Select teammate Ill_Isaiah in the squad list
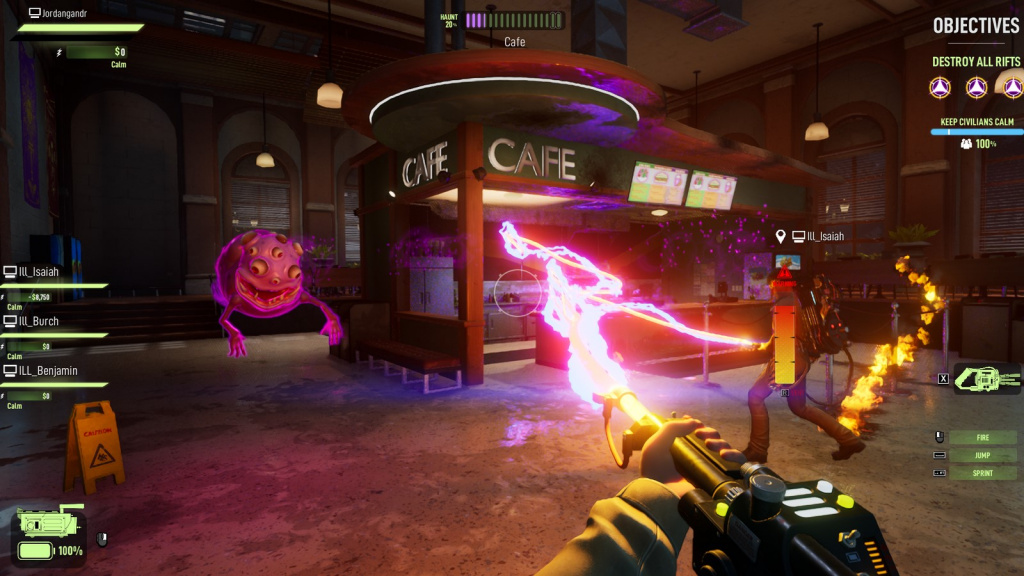The image size is (1024, 576). click(x=38, y=271)
